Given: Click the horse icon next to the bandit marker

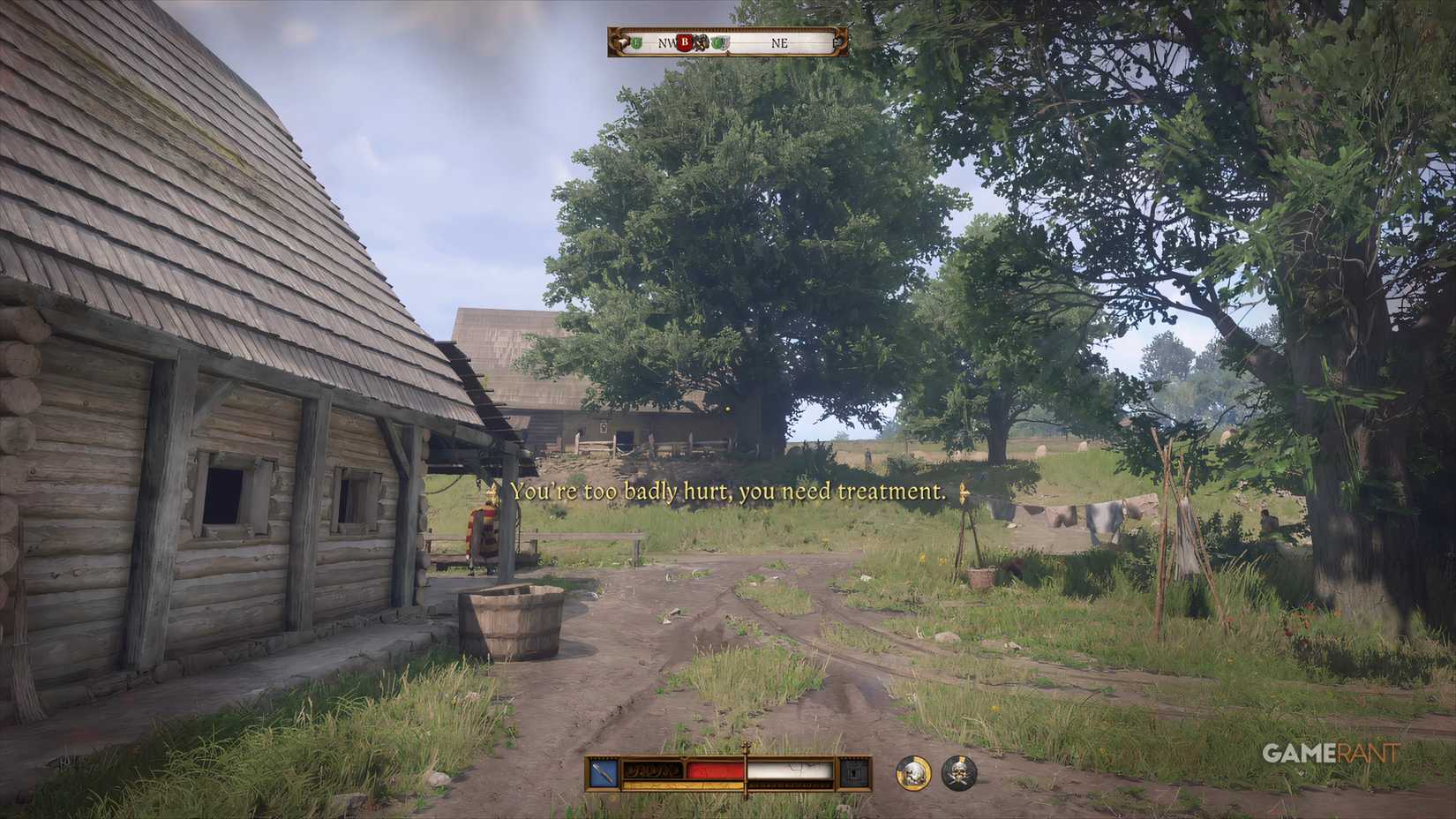Looking at the screenshot, I should (x=702, y=42).
